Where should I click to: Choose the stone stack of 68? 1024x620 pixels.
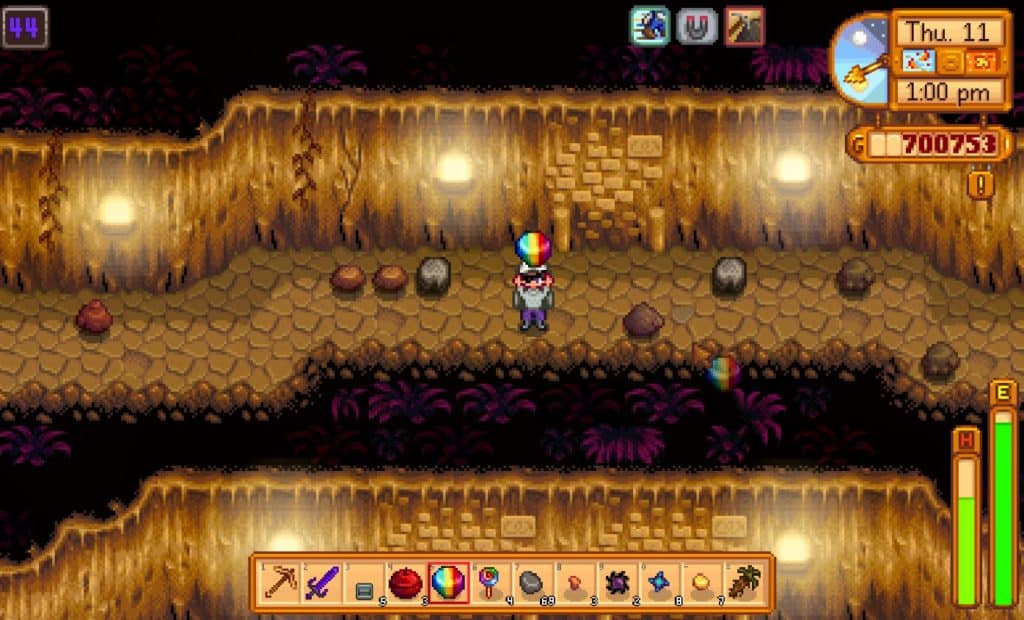[x=533, y=581]
